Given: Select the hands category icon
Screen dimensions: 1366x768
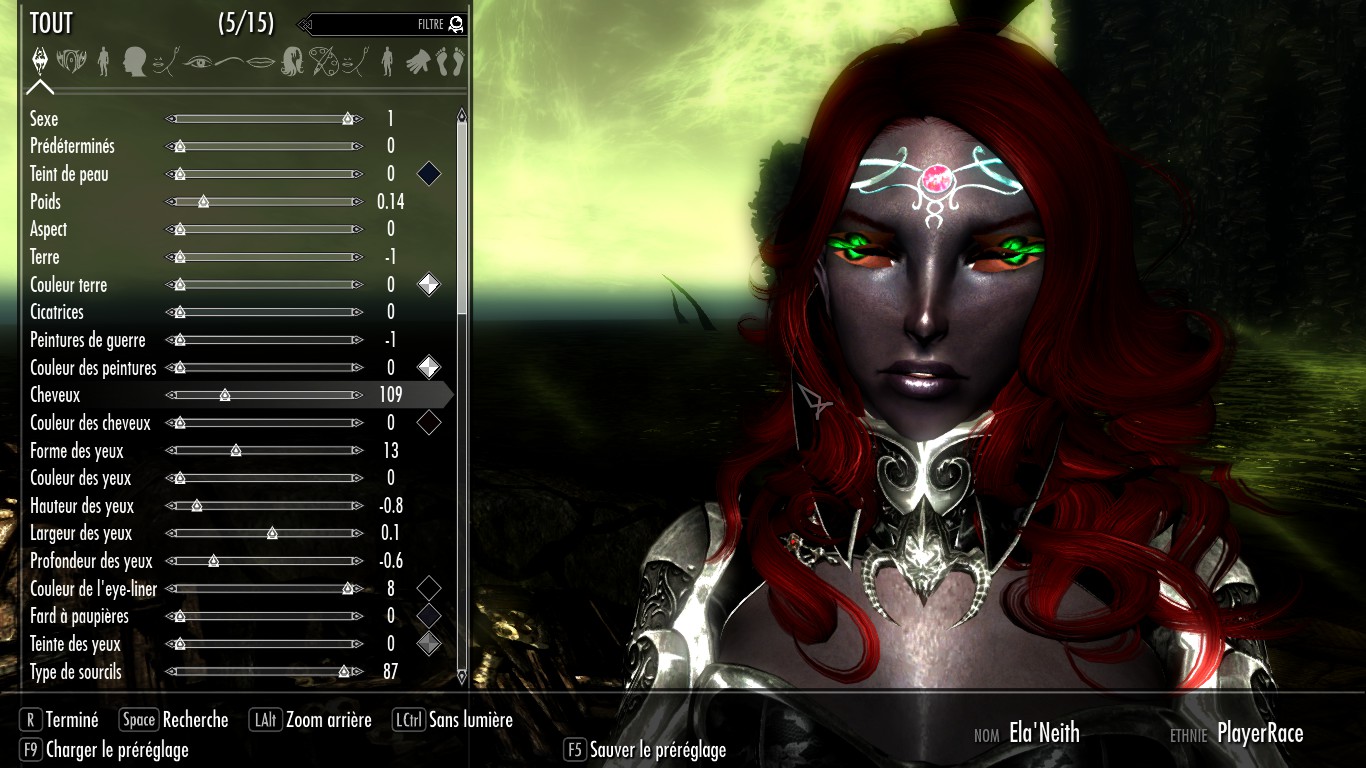Looking at the screenshot, I should coord(417,62).
